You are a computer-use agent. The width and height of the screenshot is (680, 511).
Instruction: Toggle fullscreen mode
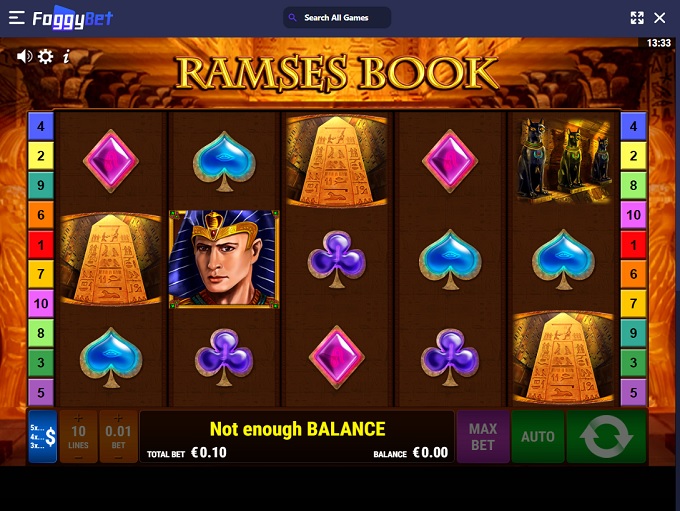click(637, 18)
